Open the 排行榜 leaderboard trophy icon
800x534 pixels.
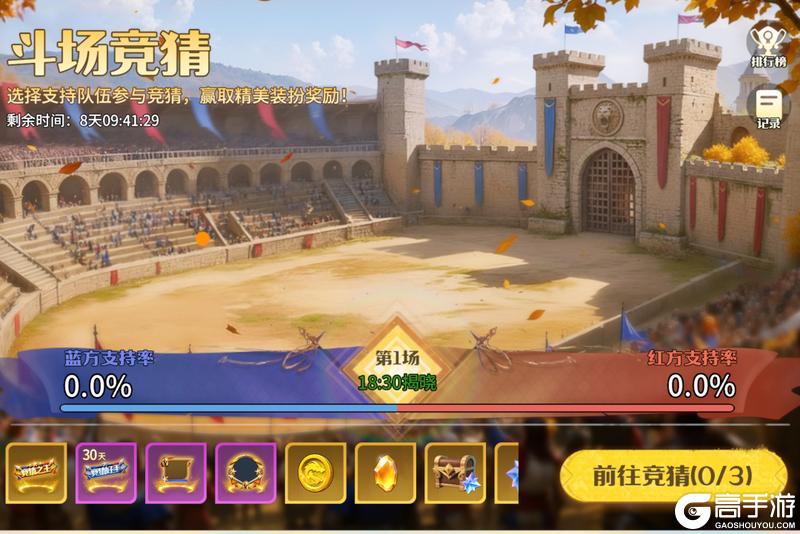[767, 43]
